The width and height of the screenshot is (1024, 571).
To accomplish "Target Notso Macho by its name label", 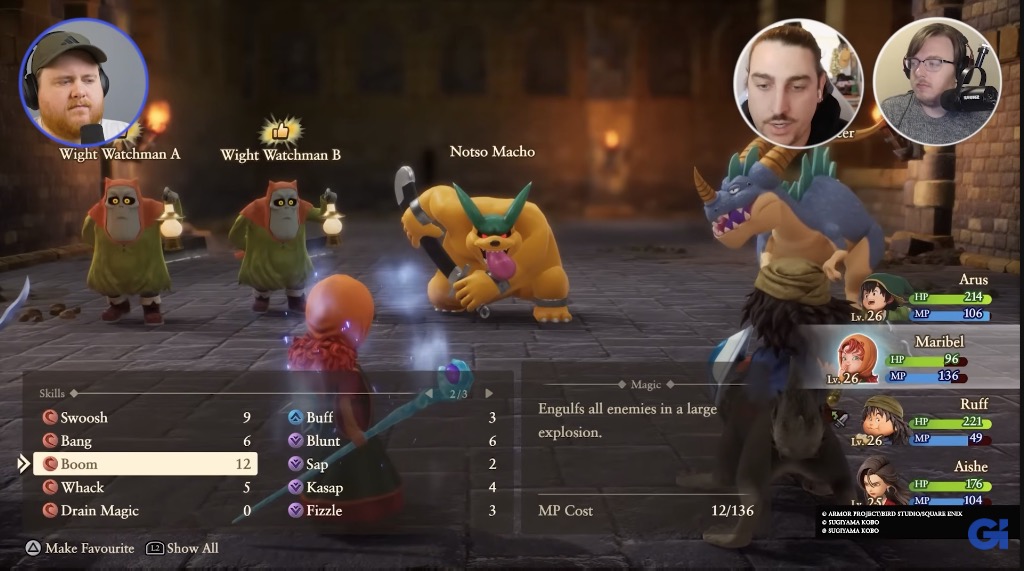I will [492, 152].
